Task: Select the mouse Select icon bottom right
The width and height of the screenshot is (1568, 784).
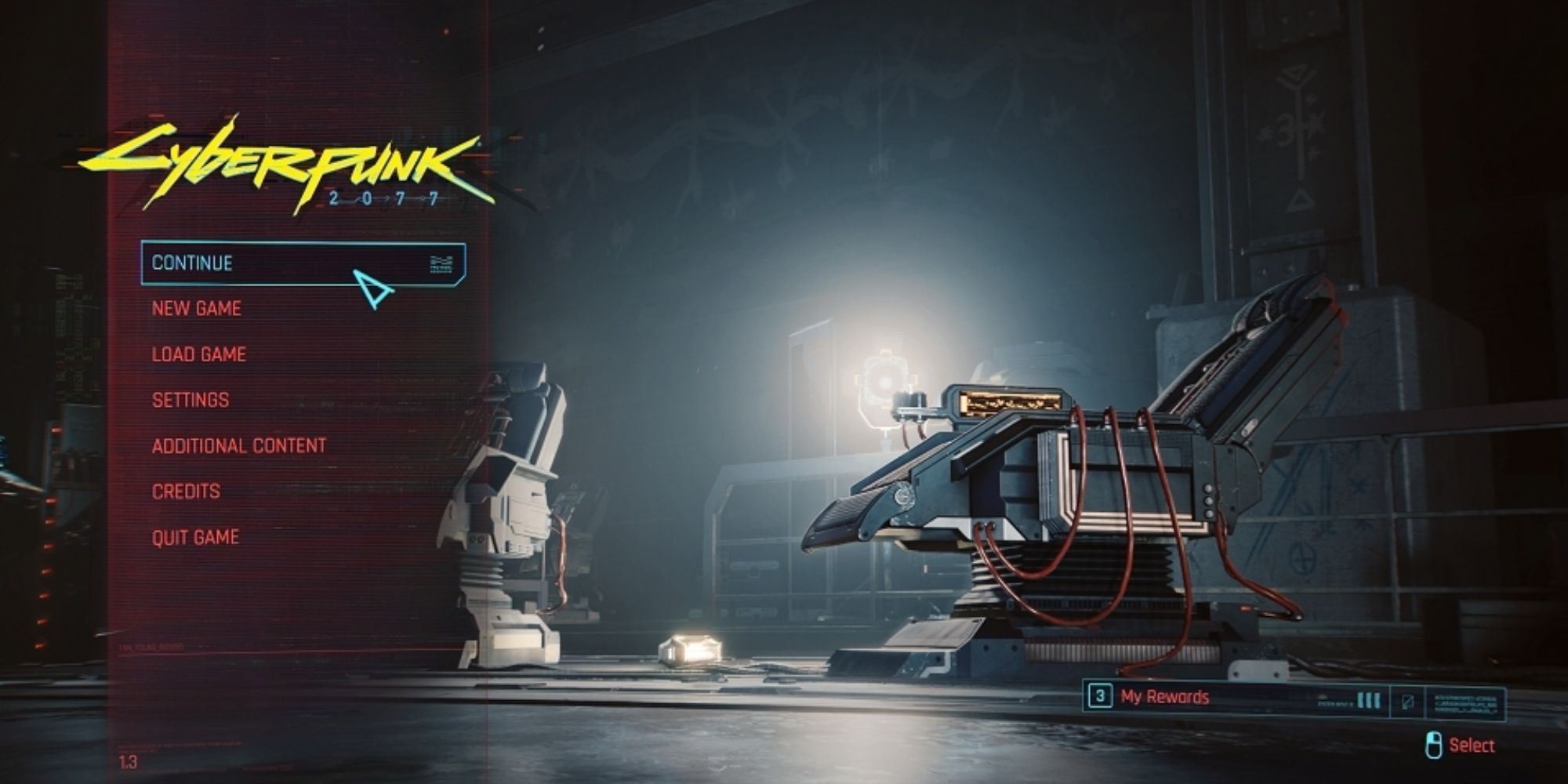Action: point(1436,744)
